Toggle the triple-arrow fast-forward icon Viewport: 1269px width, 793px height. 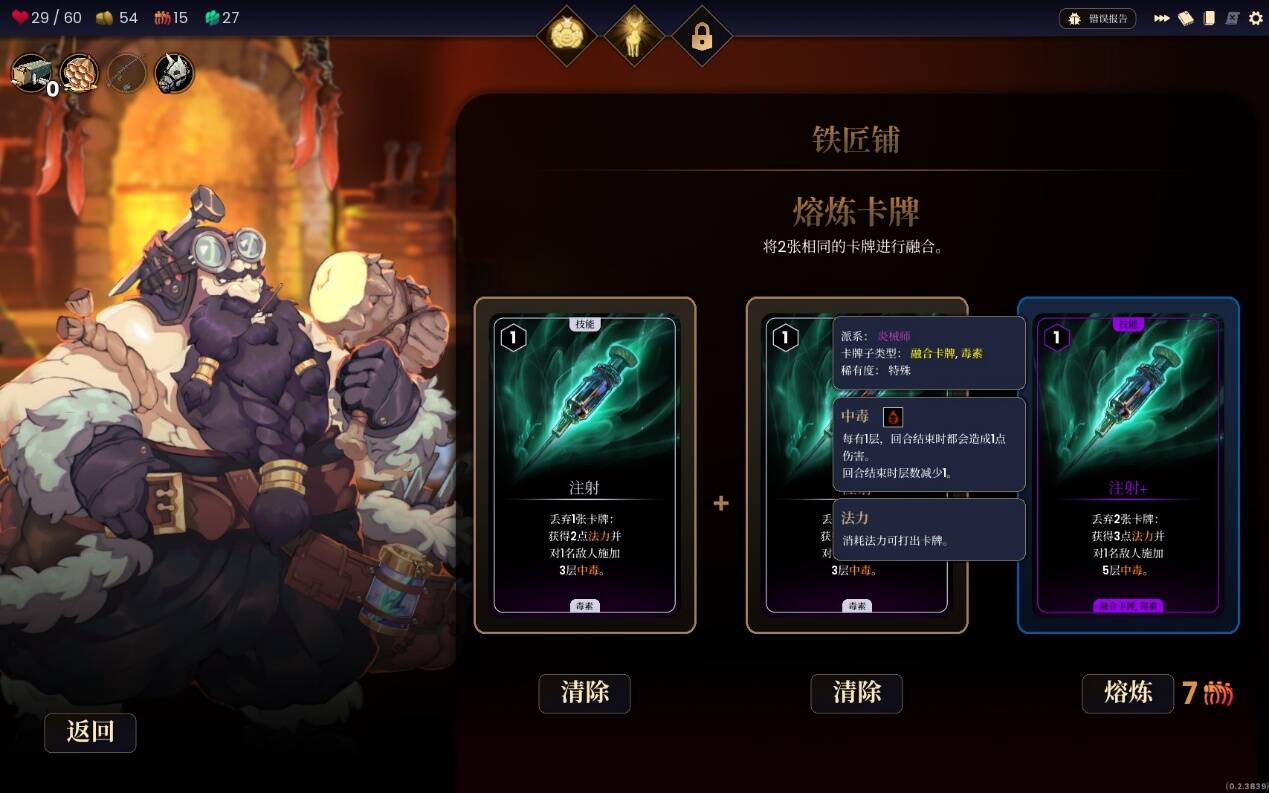tap(1161, 18)
